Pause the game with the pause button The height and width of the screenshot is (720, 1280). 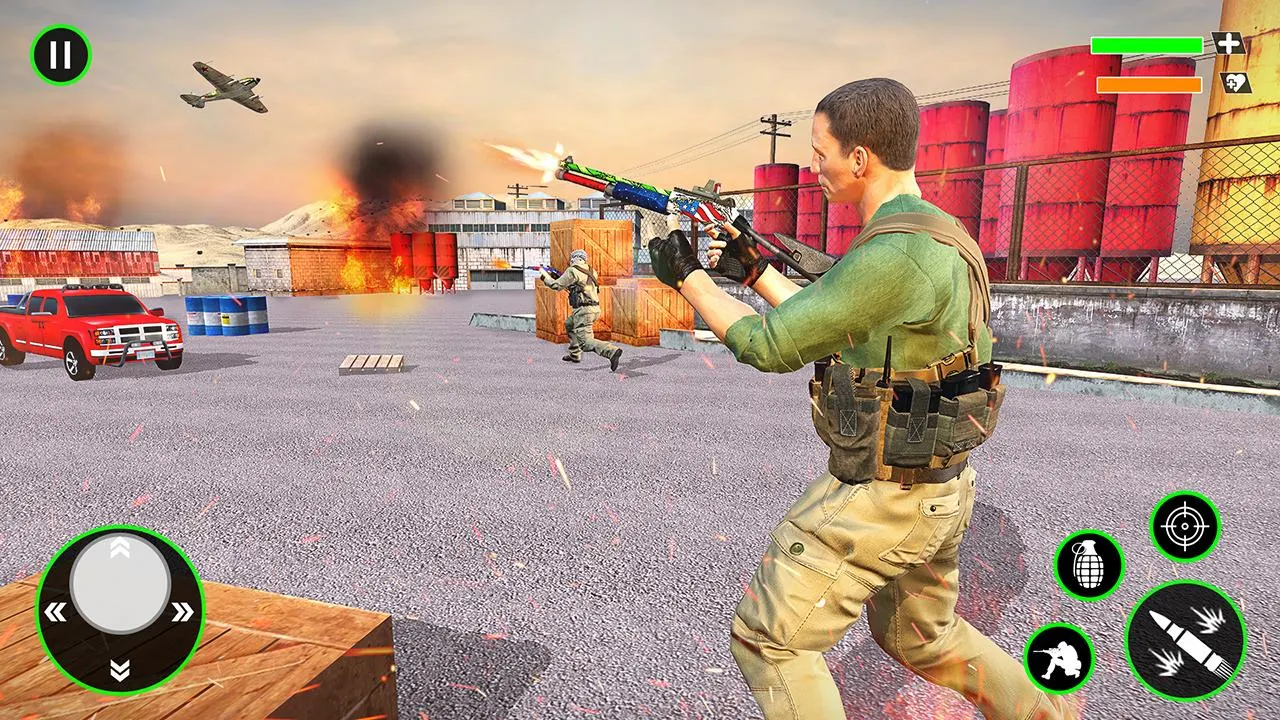tap(60, 55)
